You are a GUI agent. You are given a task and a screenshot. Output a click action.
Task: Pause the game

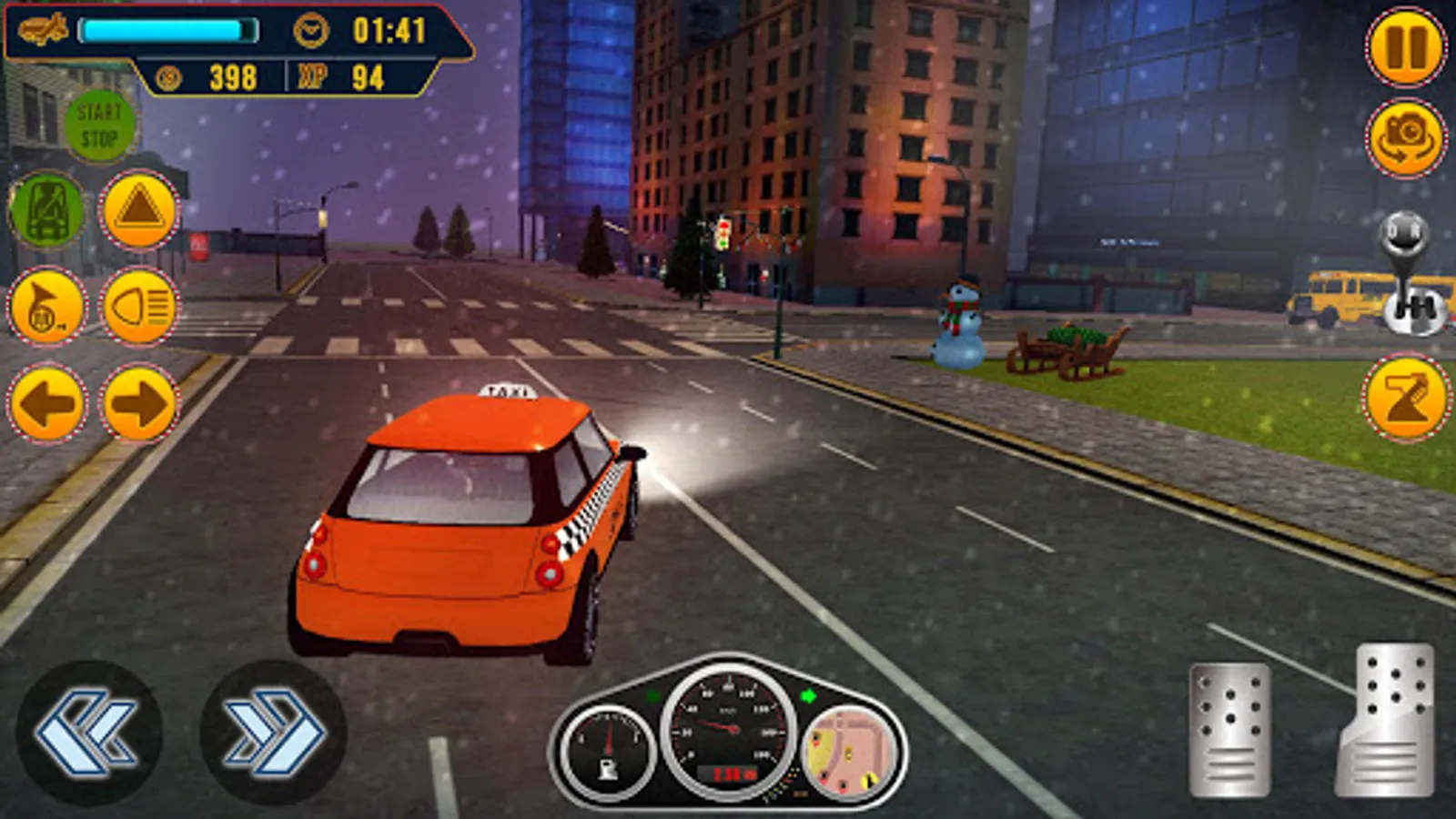pos(1406,47)
